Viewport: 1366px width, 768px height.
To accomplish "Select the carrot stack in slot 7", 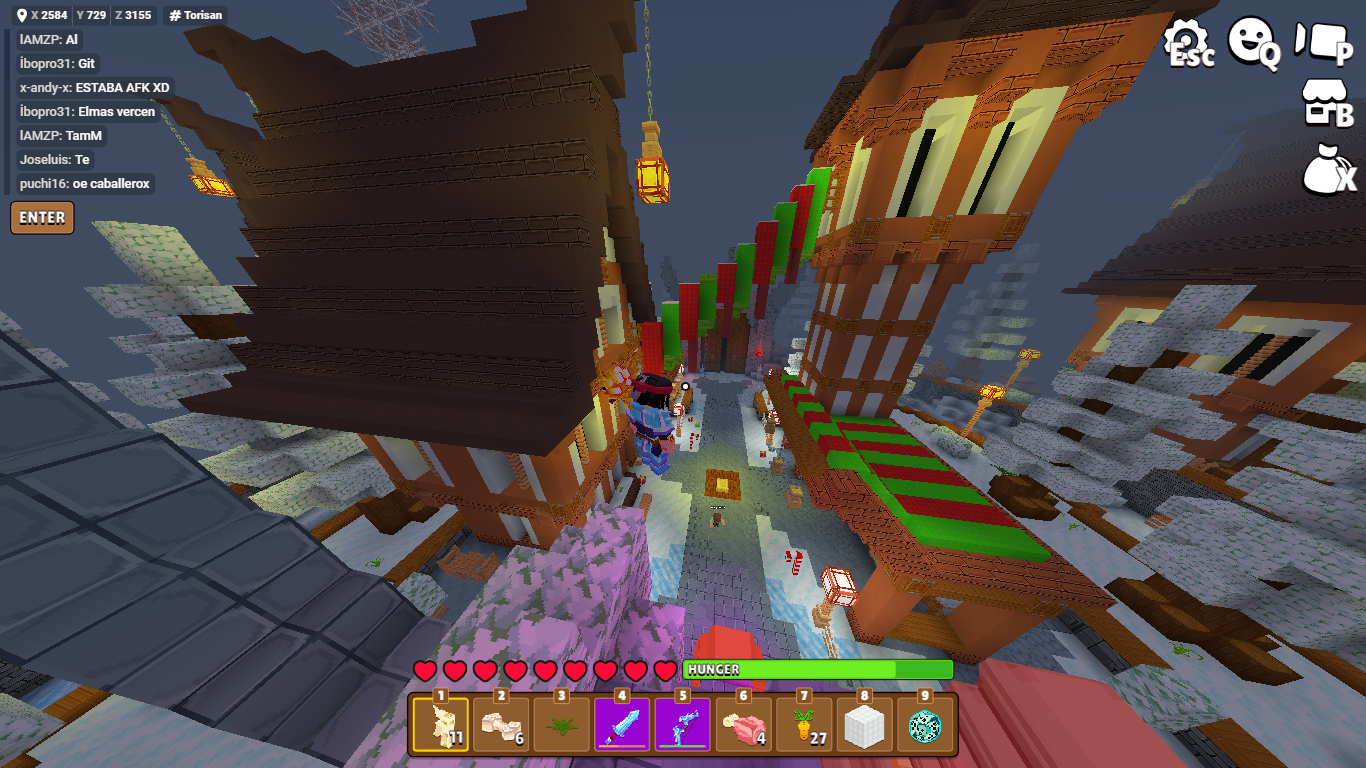I will point(804,724).
